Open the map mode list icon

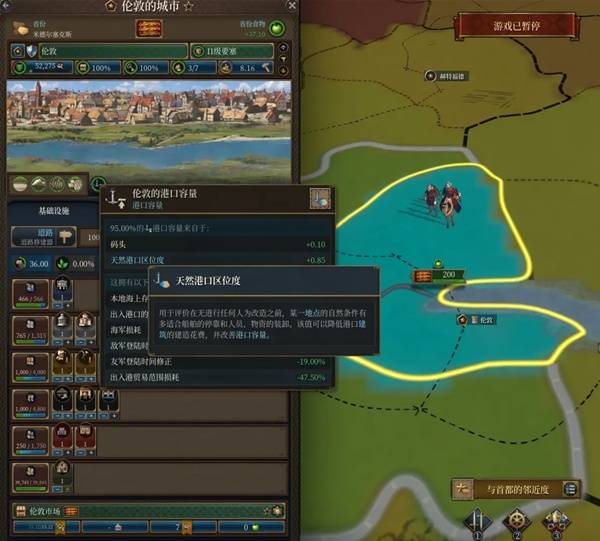[571, 488]
